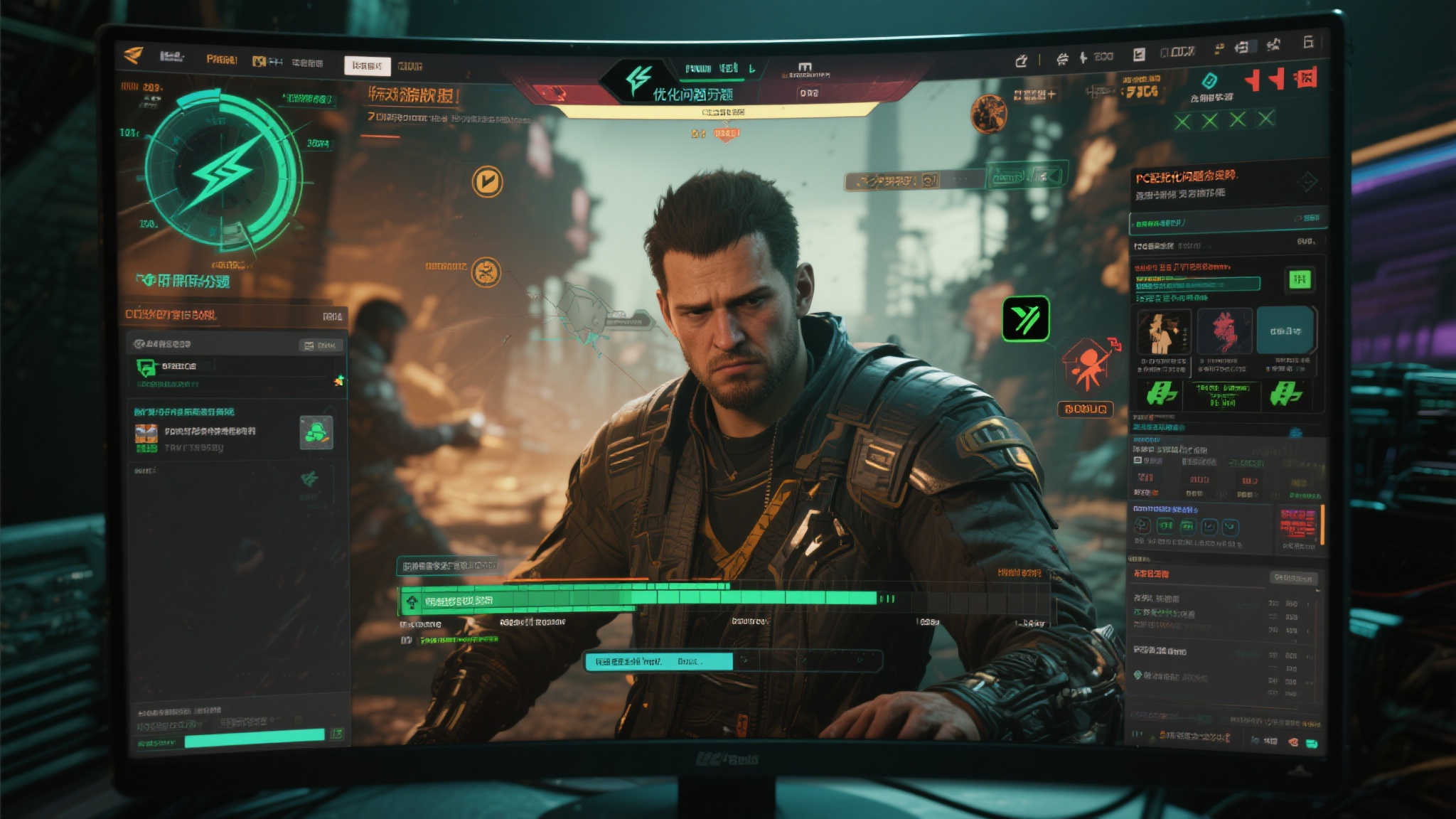Click the small orange-bordered button below red icon
This screenshot has height=819, width=1456.
pyautogui.click(x=1085, y=409)
